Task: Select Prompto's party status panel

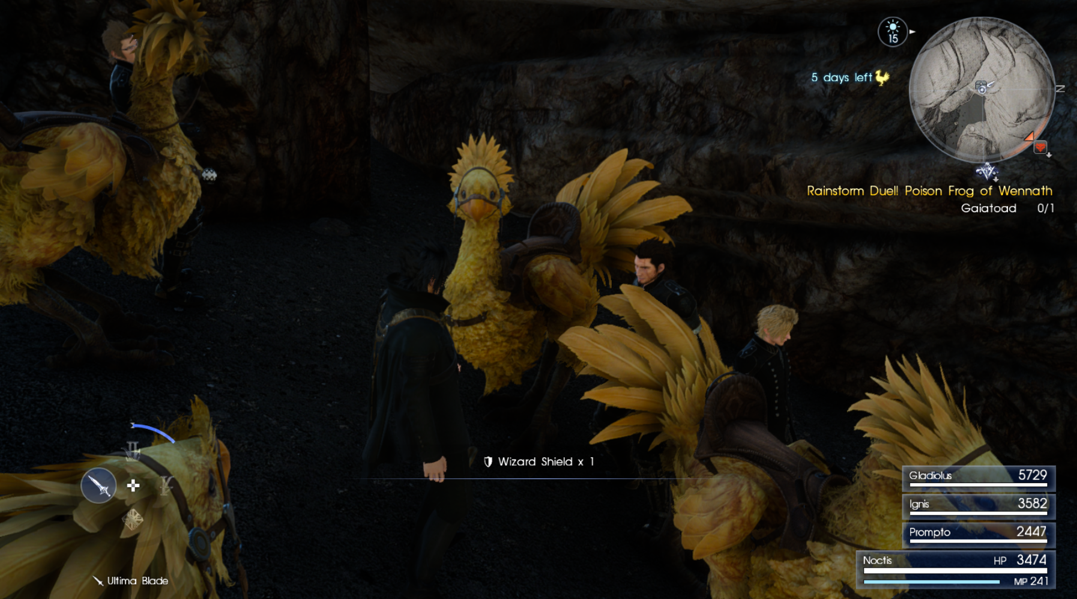Action: click(x=977, y=533)
